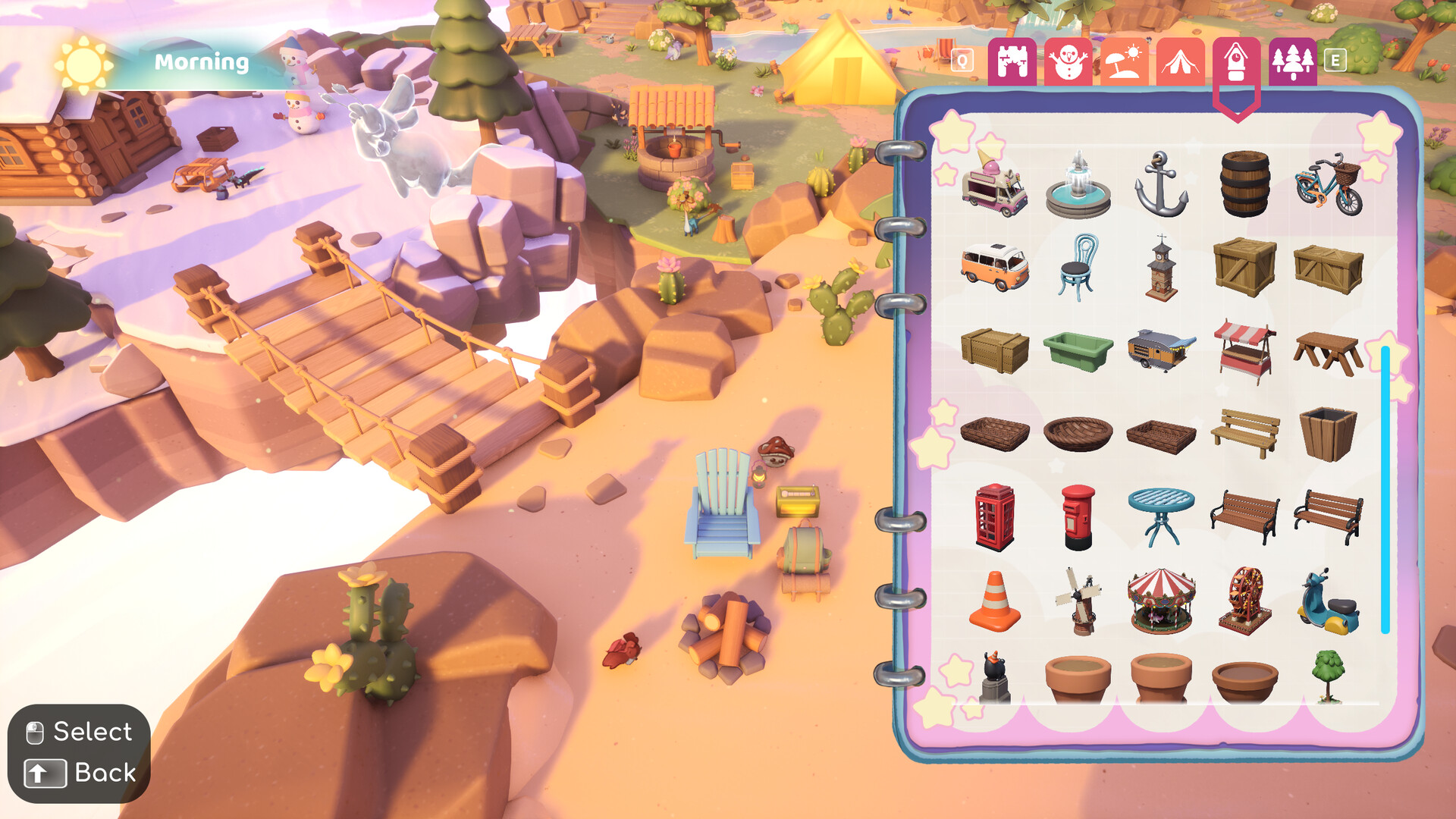Viewport: 1456px width, 819px height.
Task: Select the silver anchor decoration
Action: click(1161, 186)
